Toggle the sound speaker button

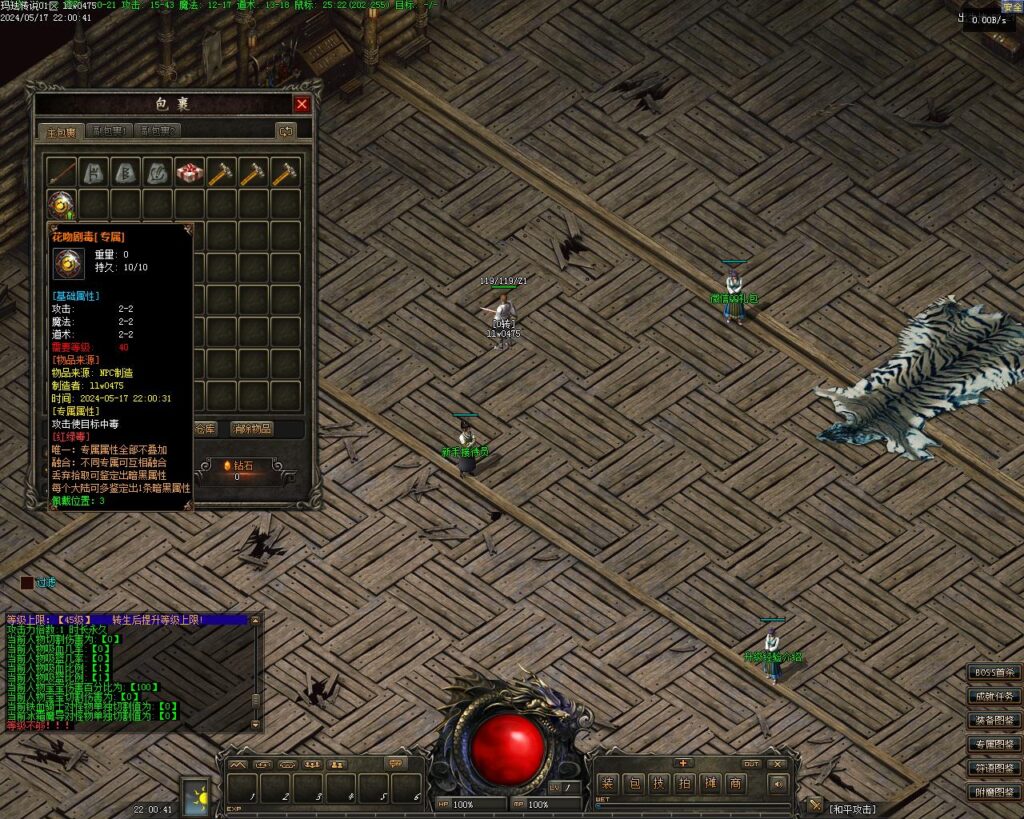click(x=778, y=784)
